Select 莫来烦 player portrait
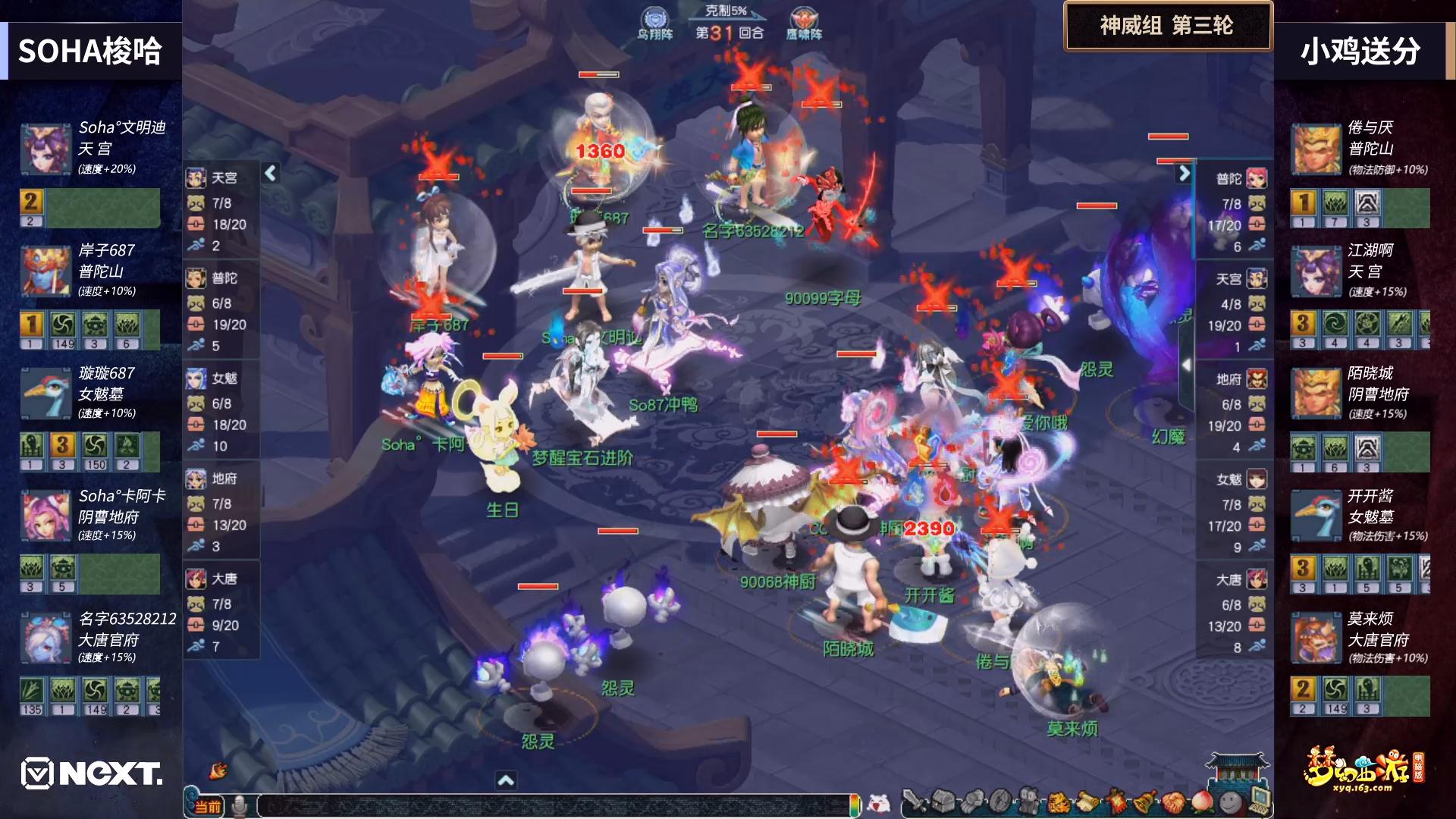Image resolution: width=1456 pixels, height=819 pixels. (1316, 639)
